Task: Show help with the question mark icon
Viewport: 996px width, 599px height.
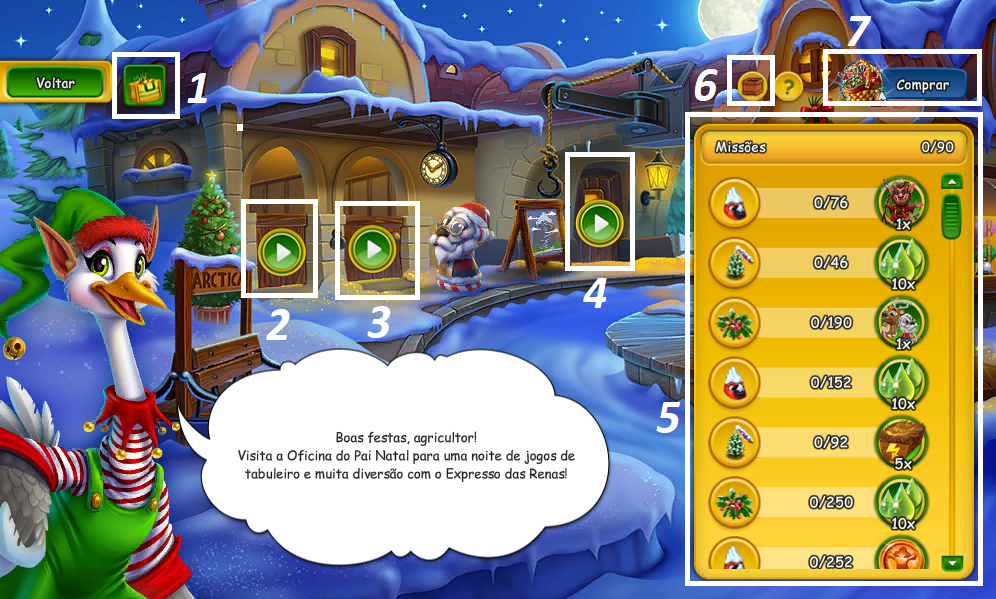Action: 788,86
